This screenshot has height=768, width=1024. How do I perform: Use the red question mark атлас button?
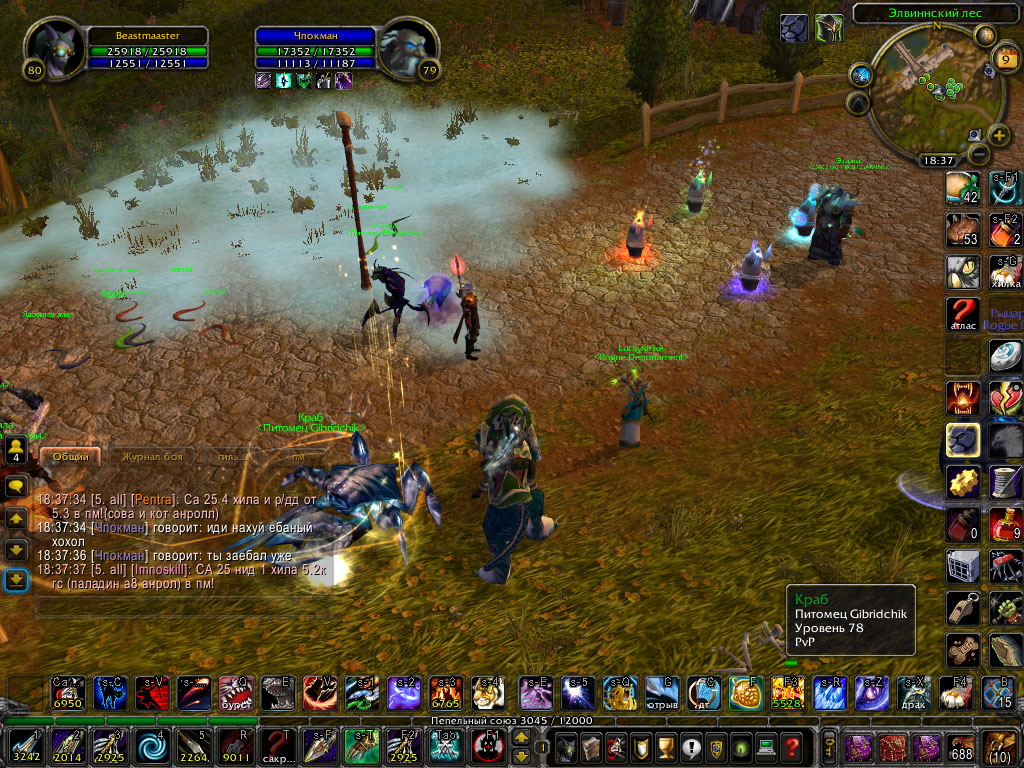click(961, 314)
